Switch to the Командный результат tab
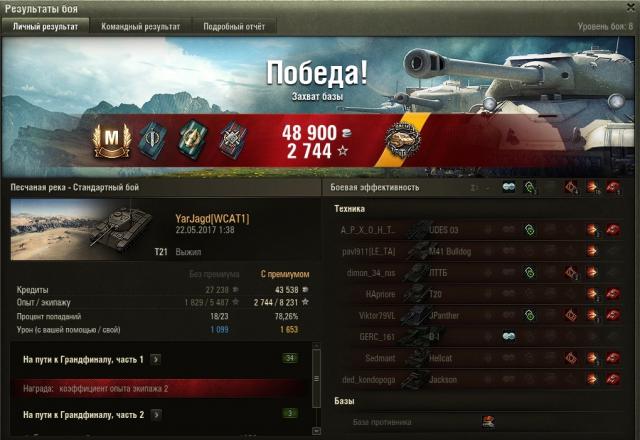 (140, 27)
